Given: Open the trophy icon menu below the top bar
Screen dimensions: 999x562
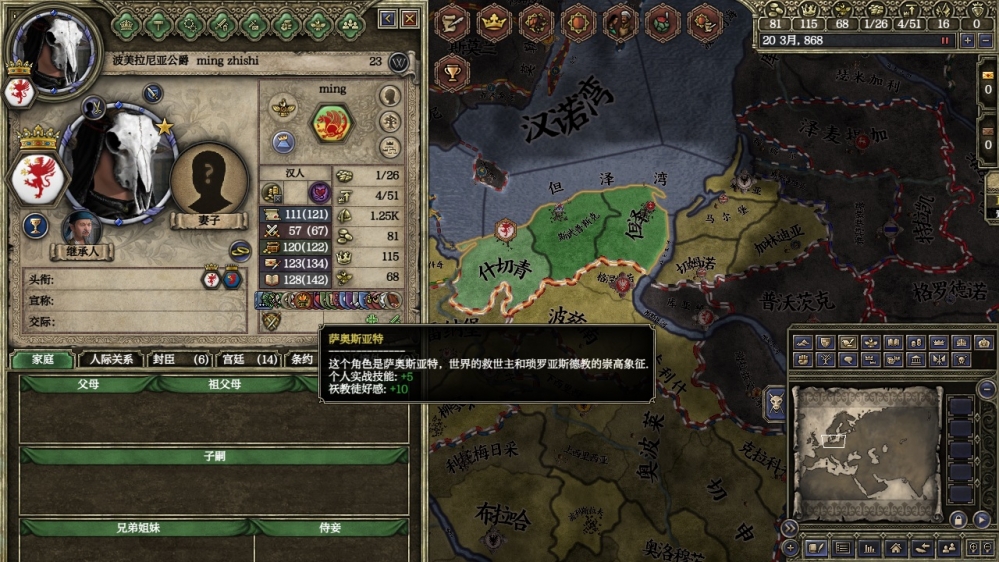Looking at the screenshot, I should [x=452, y=72].
